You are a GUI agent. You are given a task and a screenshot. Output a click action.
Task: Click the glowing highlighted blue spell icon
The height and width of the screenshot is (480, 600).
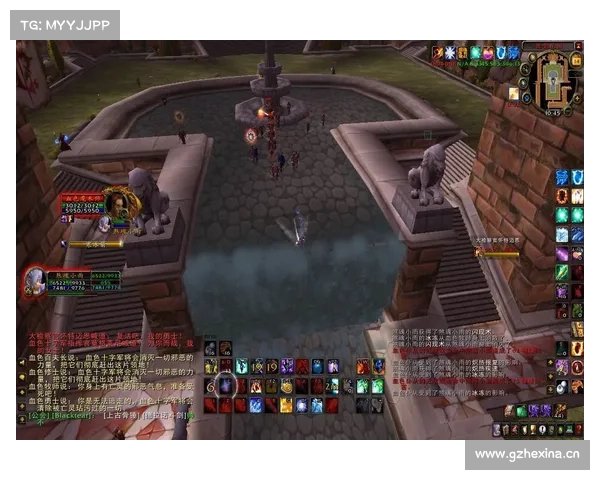(x=227, y=385)
